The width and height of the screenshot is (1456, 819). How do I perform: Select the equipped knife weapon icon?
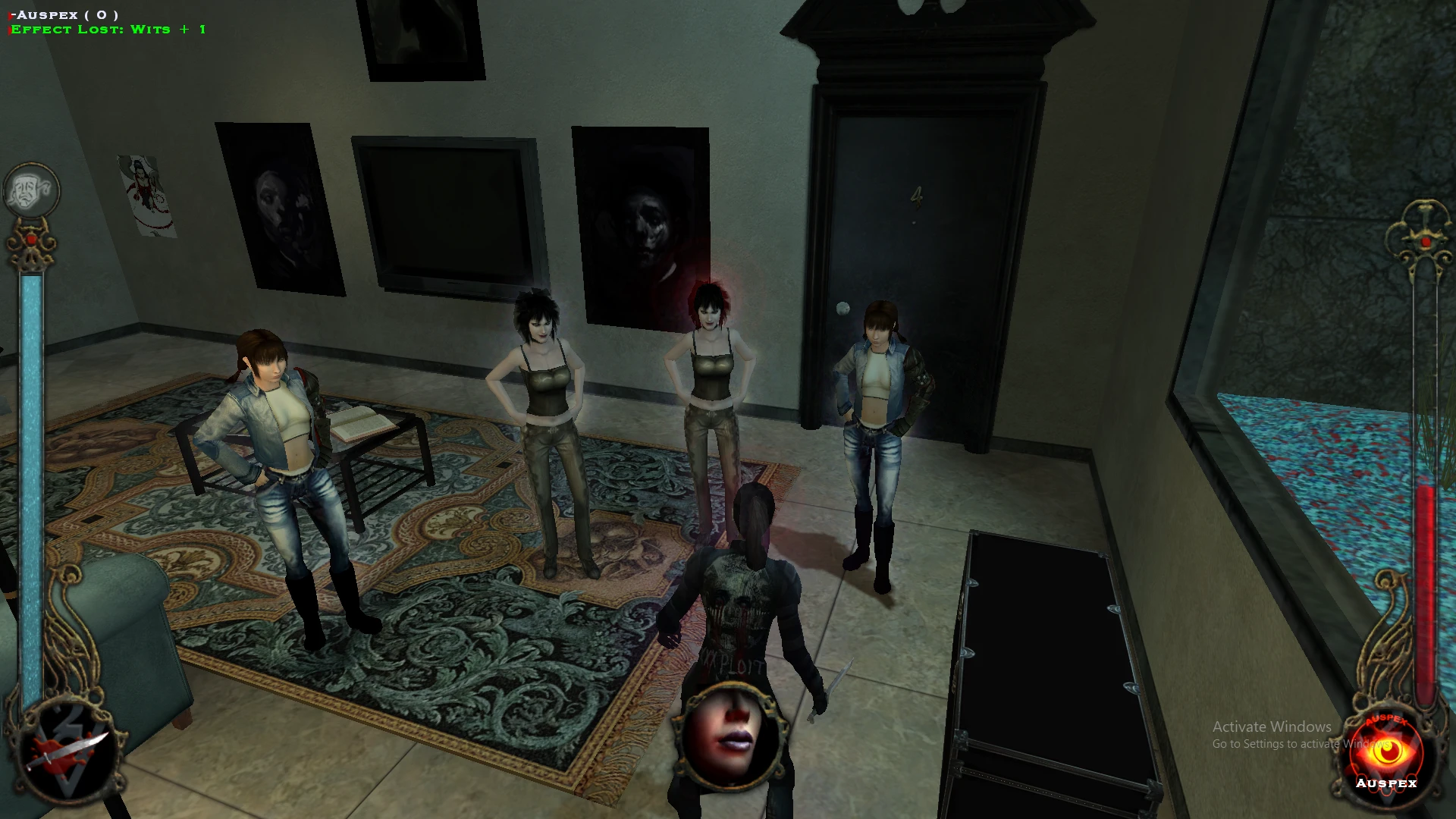pos(67,752)
